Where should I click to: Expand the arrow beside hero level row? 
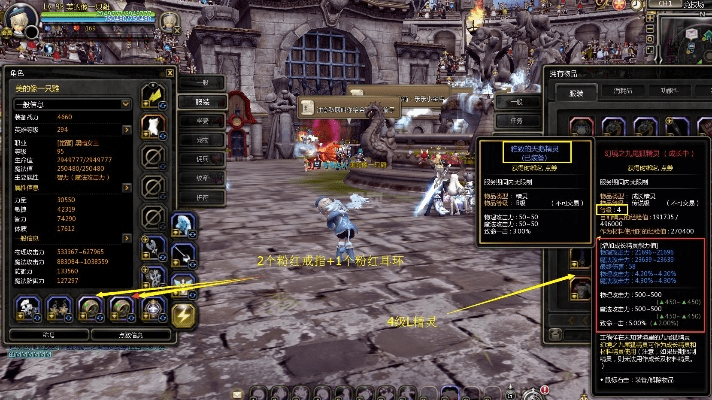(126, 129)
